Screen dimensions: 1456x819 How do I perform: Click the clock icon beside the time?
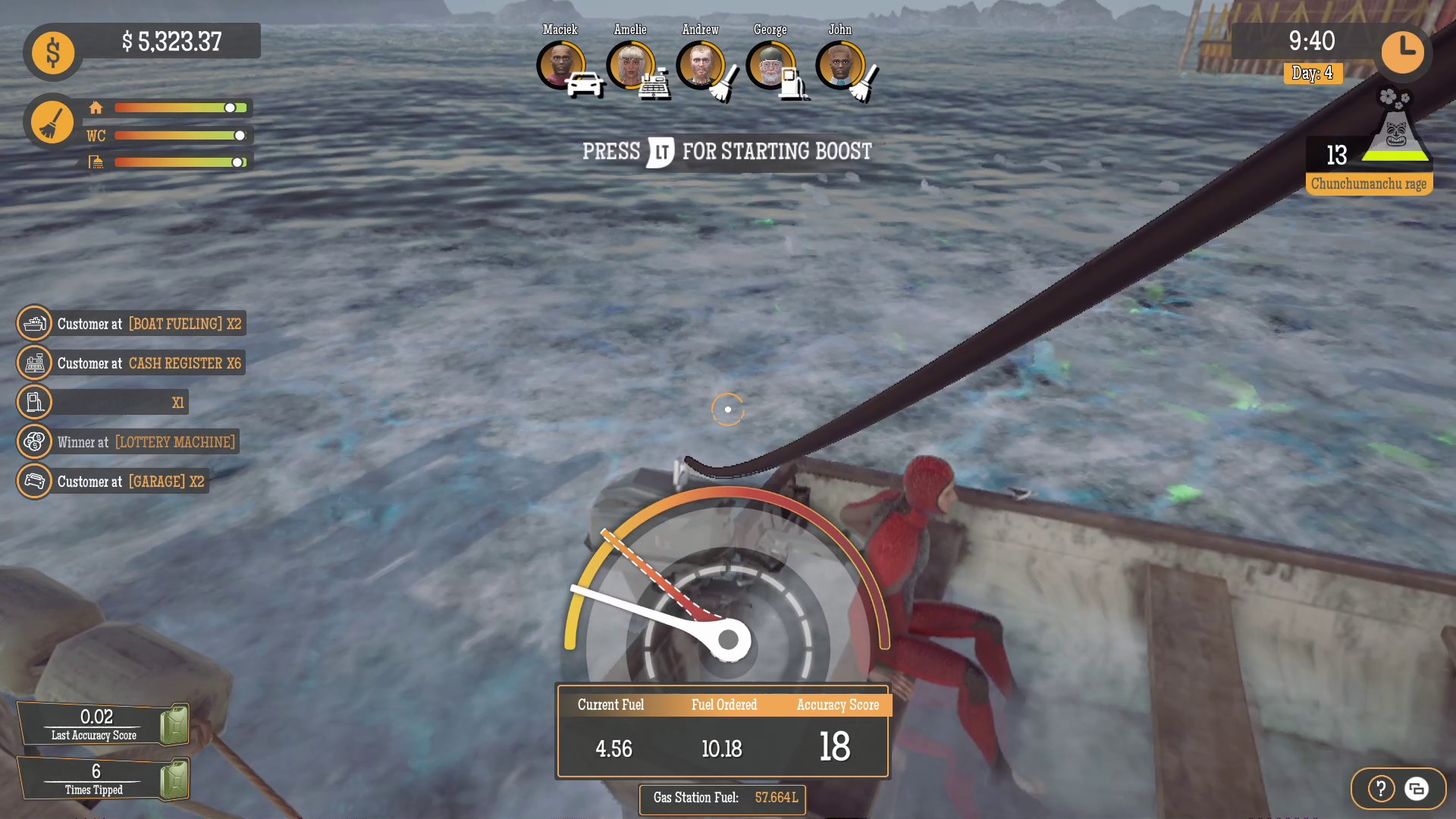pyautogui.click(x=1404, y=52)
